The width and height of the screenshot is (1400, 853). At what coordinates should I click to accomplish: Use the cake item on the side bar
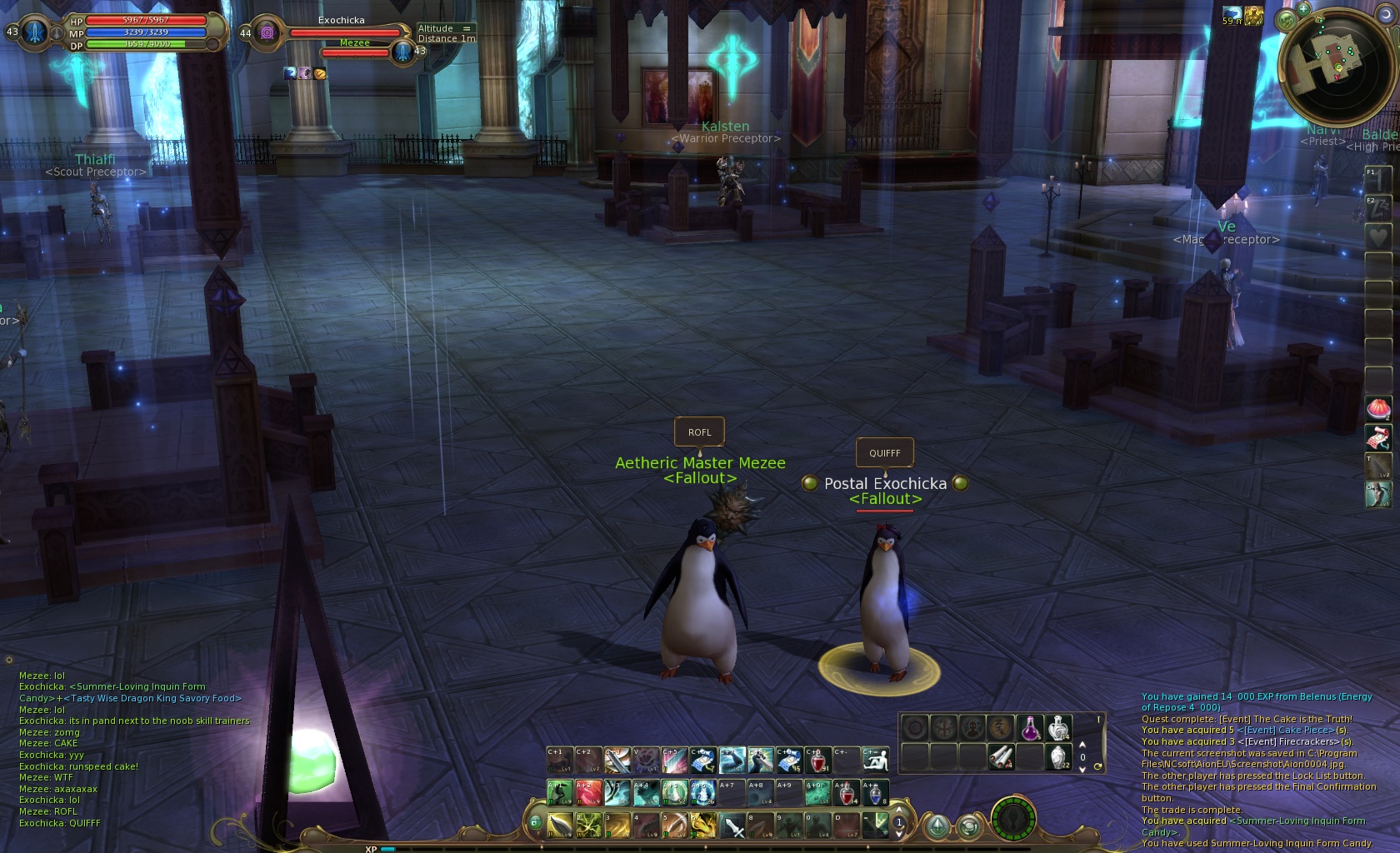(1377, 409)
